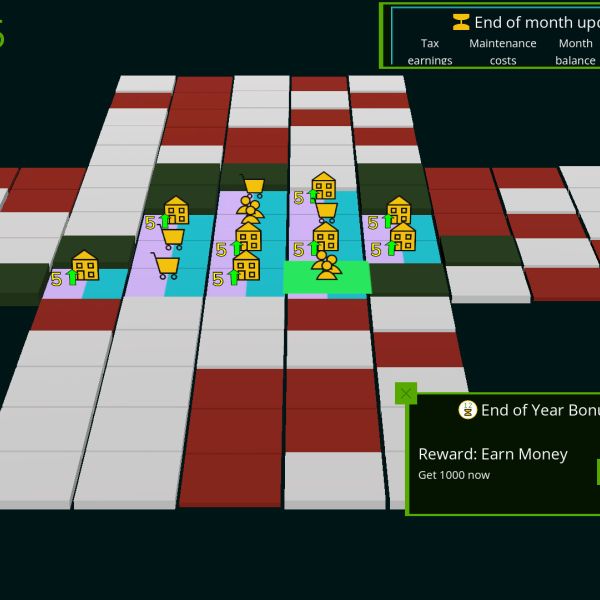Select the bright green highlighted tile
Image resolution: width=600 pixels, height=600 pixels.
325,278
